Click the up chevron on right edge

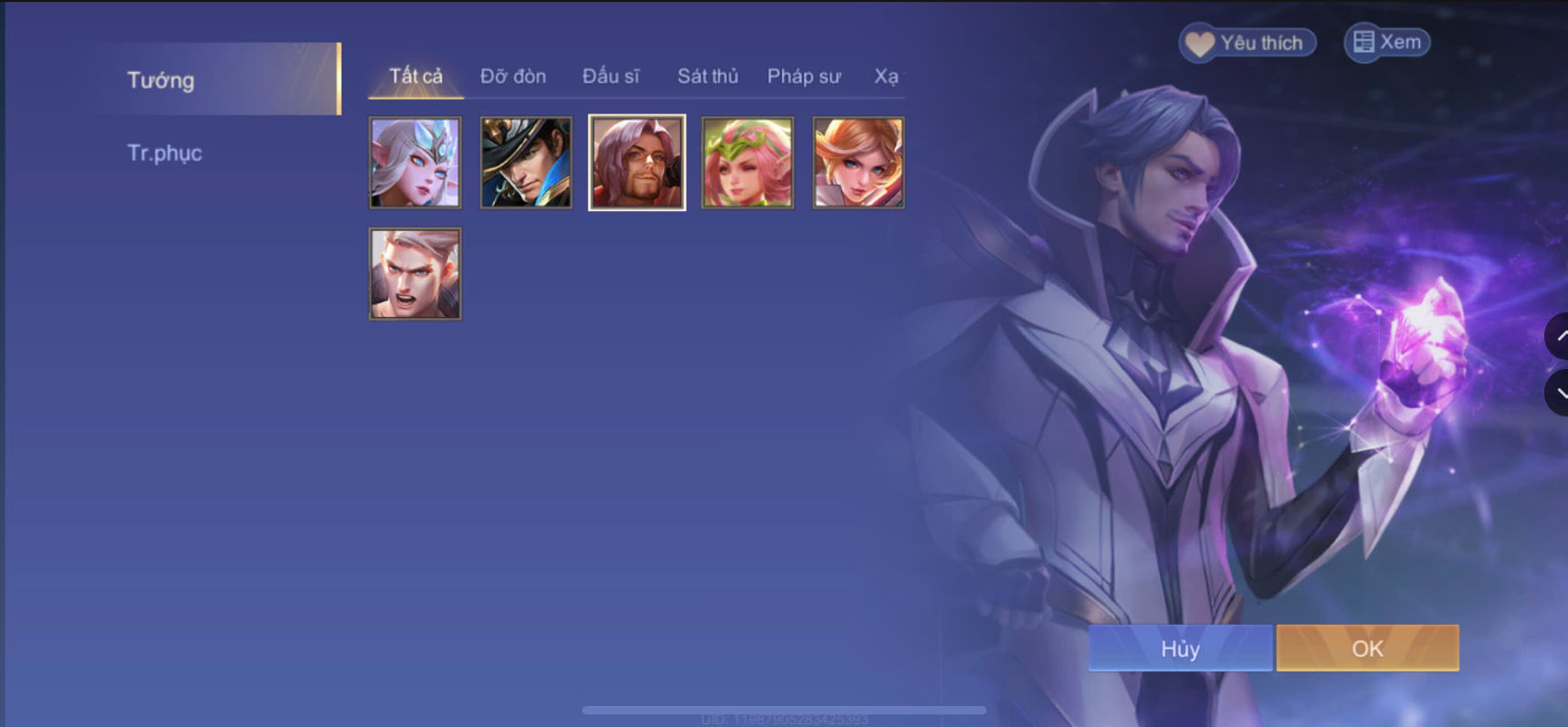(x=1563, y=335)
